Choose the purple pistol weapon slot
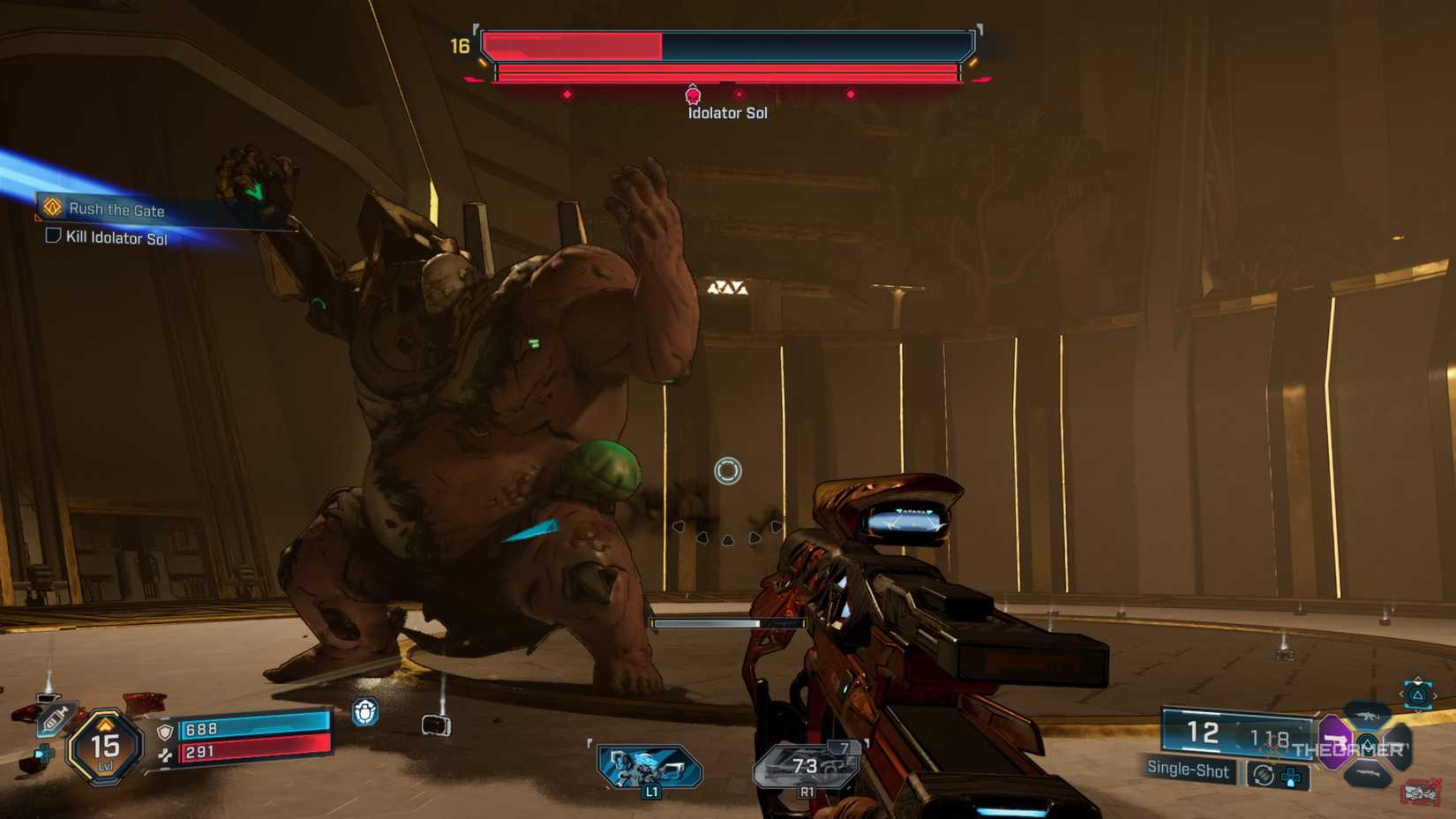 [x=1334, y=740]
